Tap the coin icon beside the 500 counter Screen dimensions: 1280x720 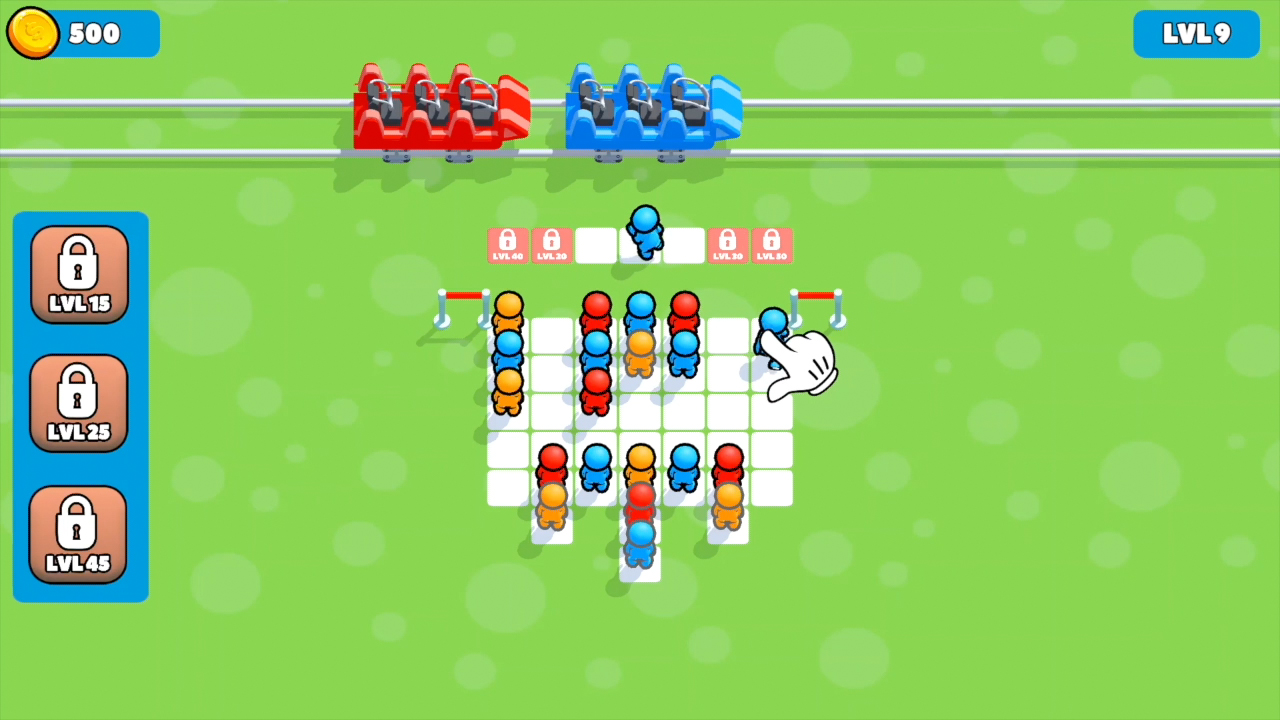tap(33, 33)
